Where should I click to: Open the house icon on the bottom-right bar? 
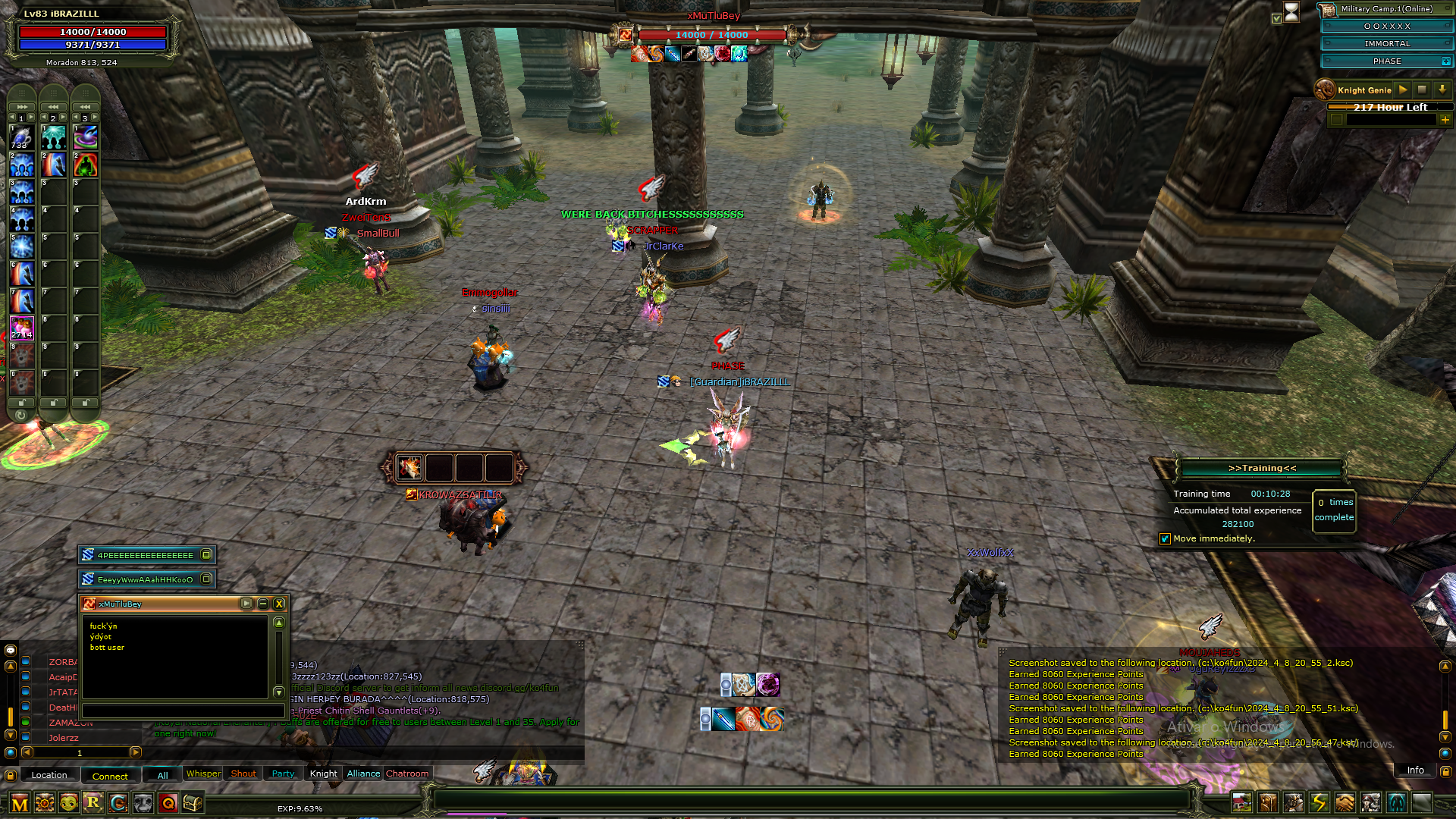(1241, 803)
